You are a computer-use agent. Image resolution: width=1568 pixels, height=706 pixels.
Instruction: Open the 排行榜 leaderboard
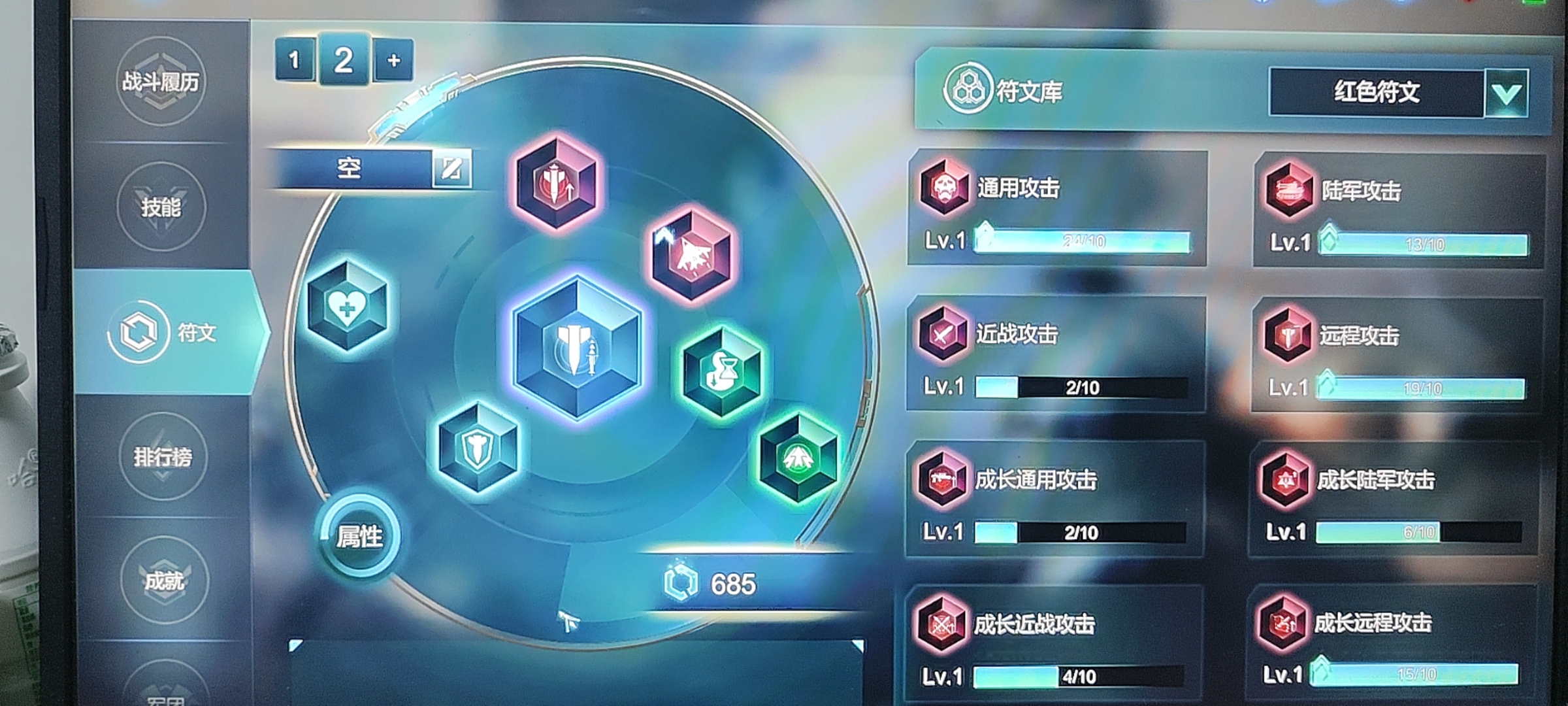[x=163, y=456]
